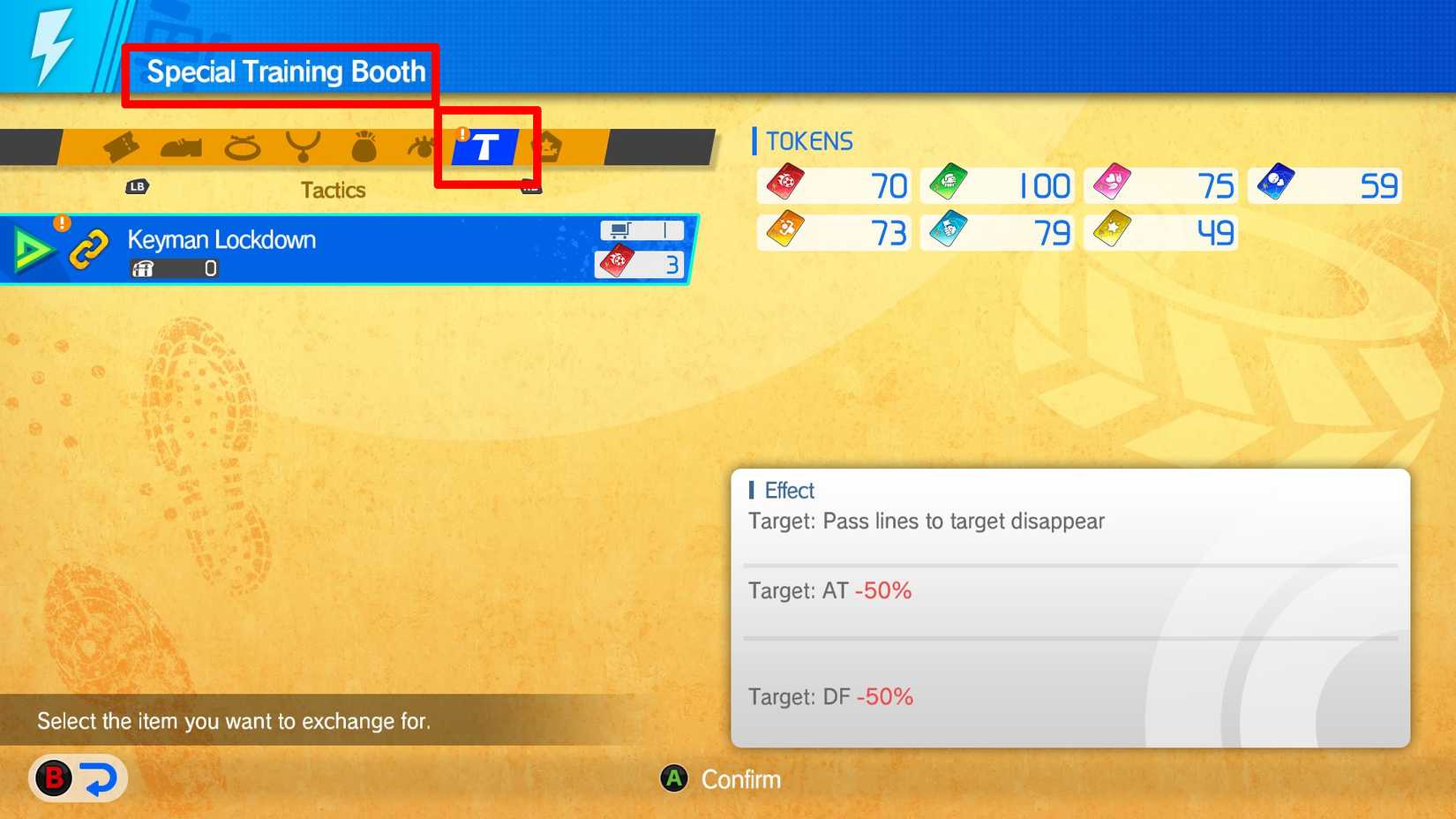1456x819 pixels.
Task: Select the pendant necklace category icon
Action: point(304,147)
